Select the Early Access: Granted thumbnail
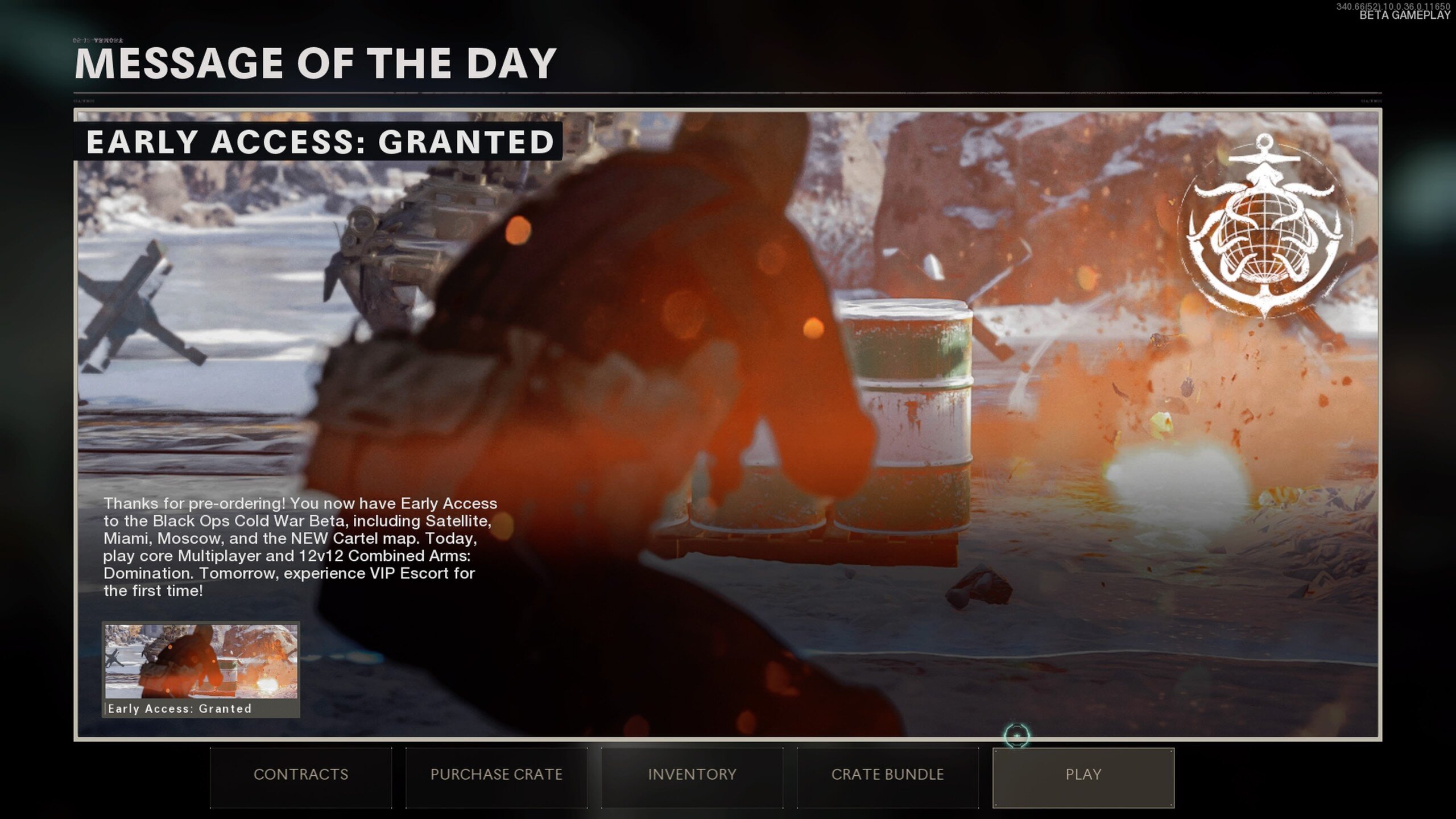 (201, 669)
